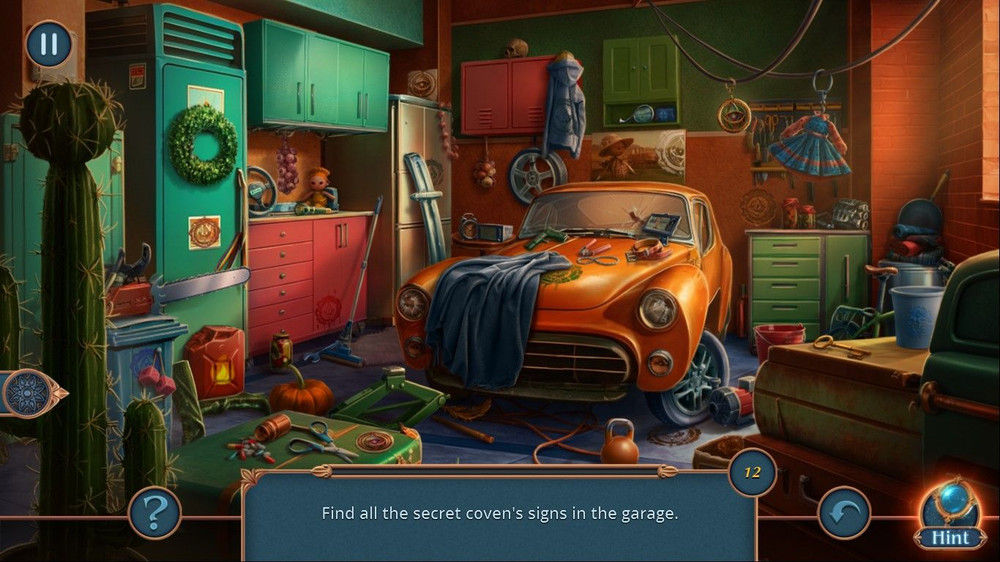Open the ornate medallion side tab
This screenshot has width=1000, height=562.
[28, 393]
